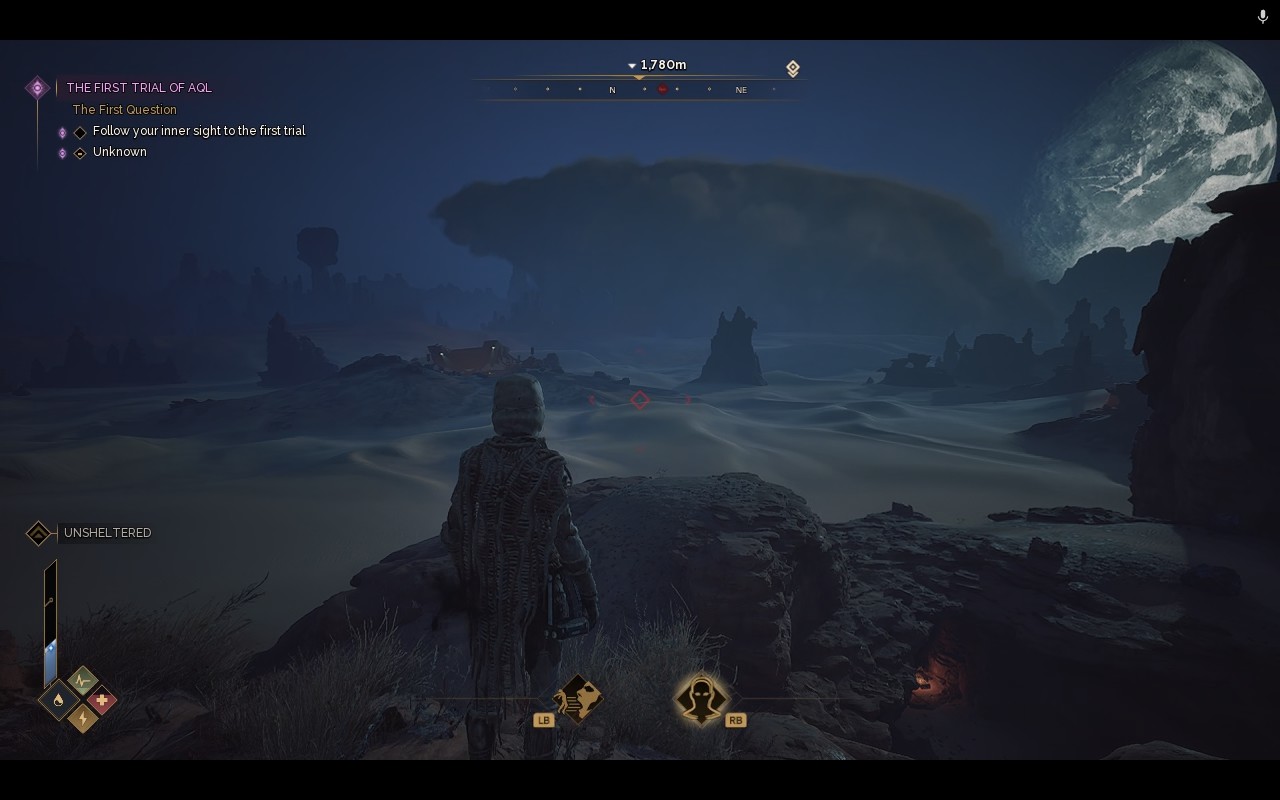Click the microphone icon in top corner
Viewport: 1280px width, 800px height.
tap(1263, 17)
